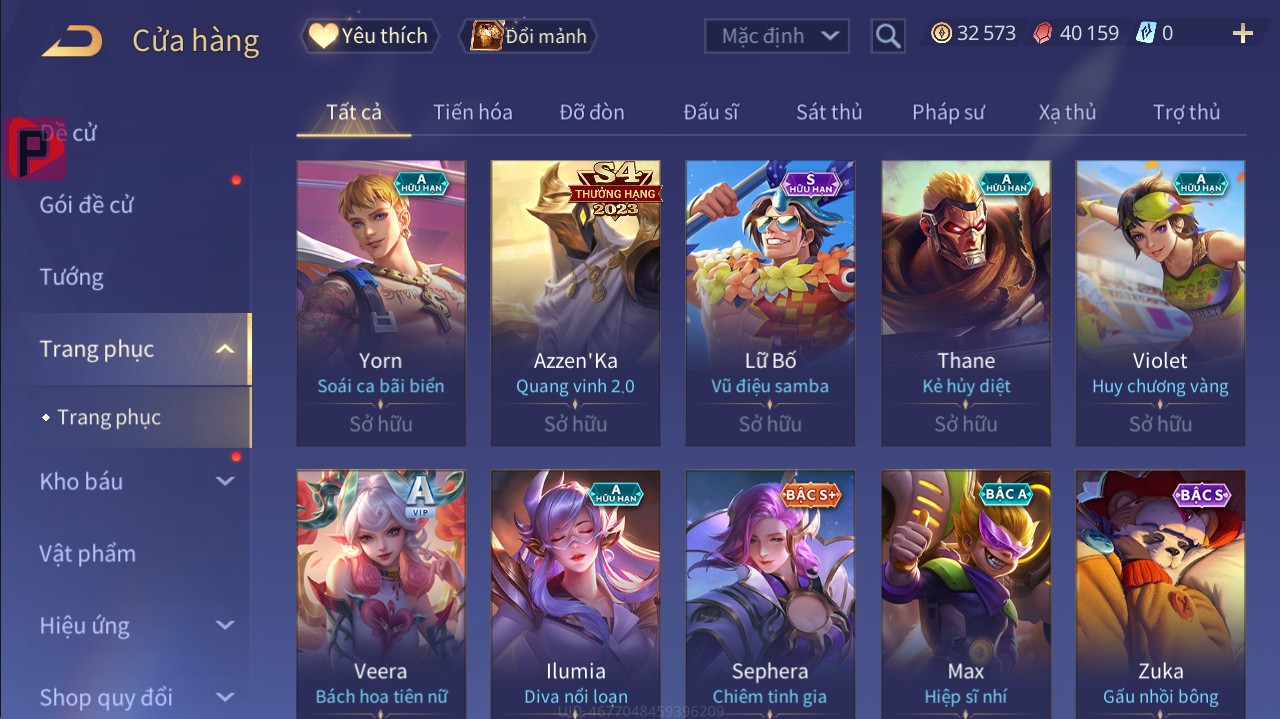Expand the Mặc định sort dropdown
Viewport: 1280px width, 719px height.
click(777, 36)
